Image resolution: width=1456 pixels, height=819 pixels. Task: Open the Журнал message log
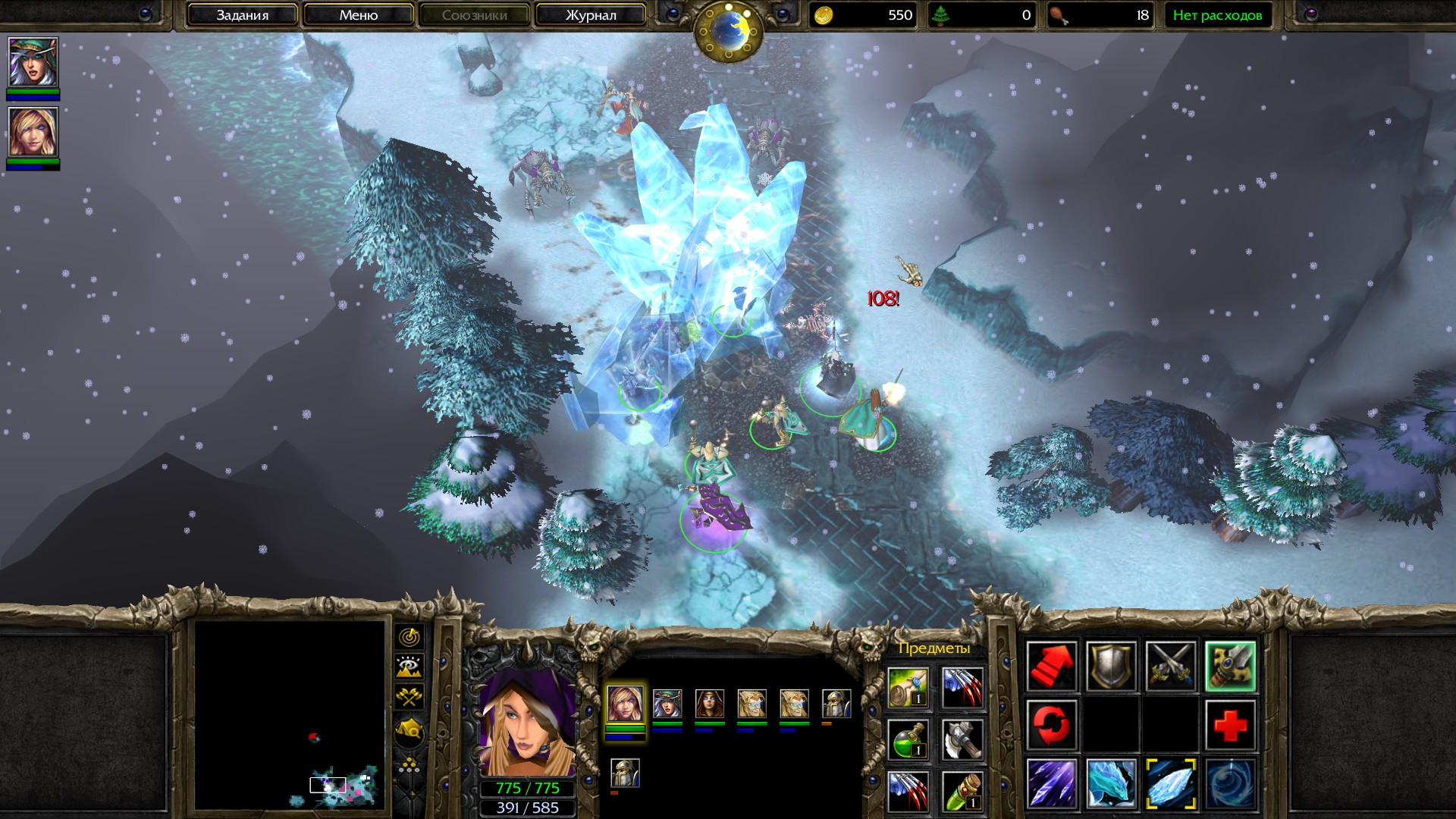[x=590, y=15]
